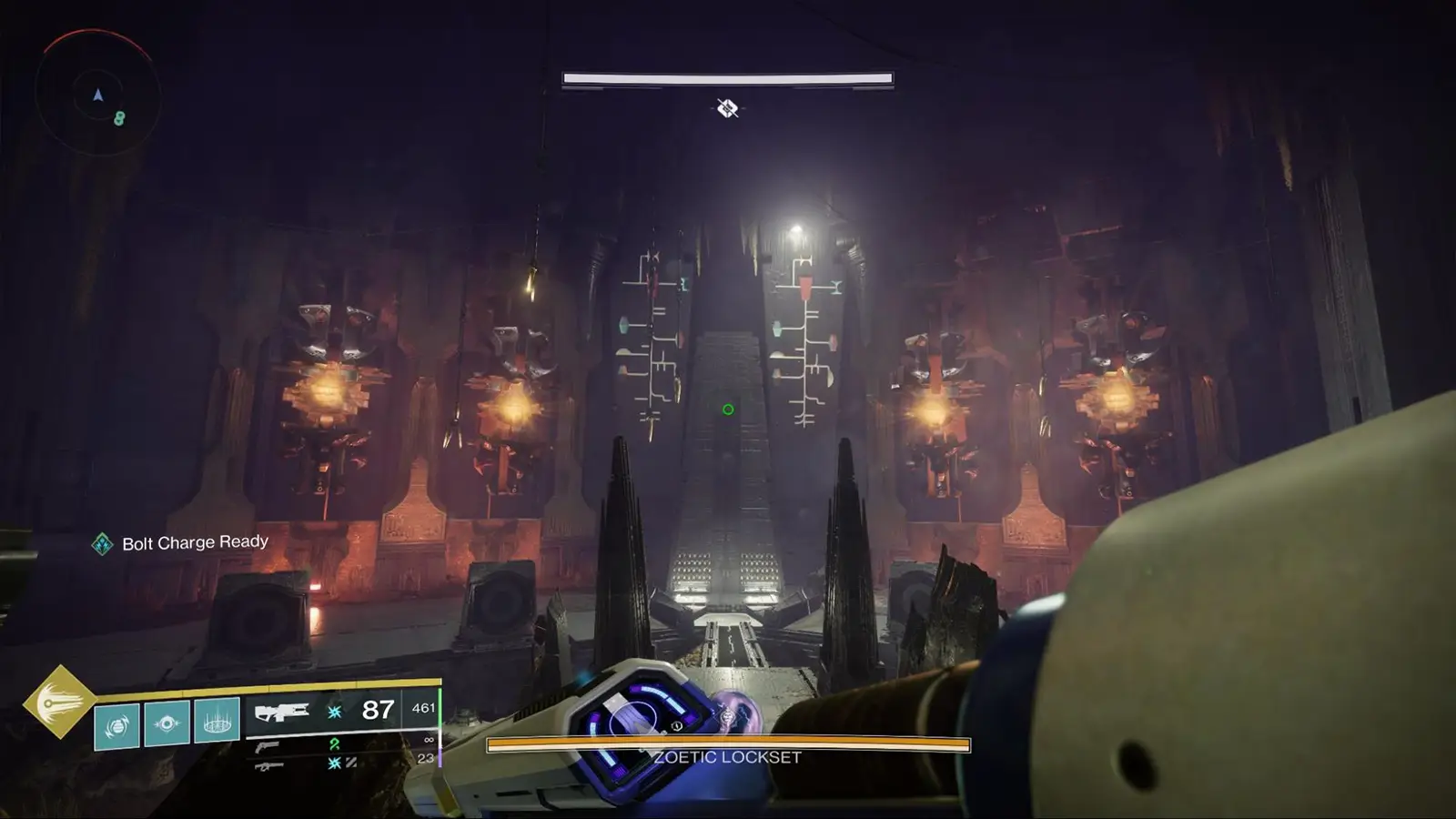Select the rift class ability icon
This screenshot has width=1456, height=819.
pyautogui.click(x=215, y=723)
